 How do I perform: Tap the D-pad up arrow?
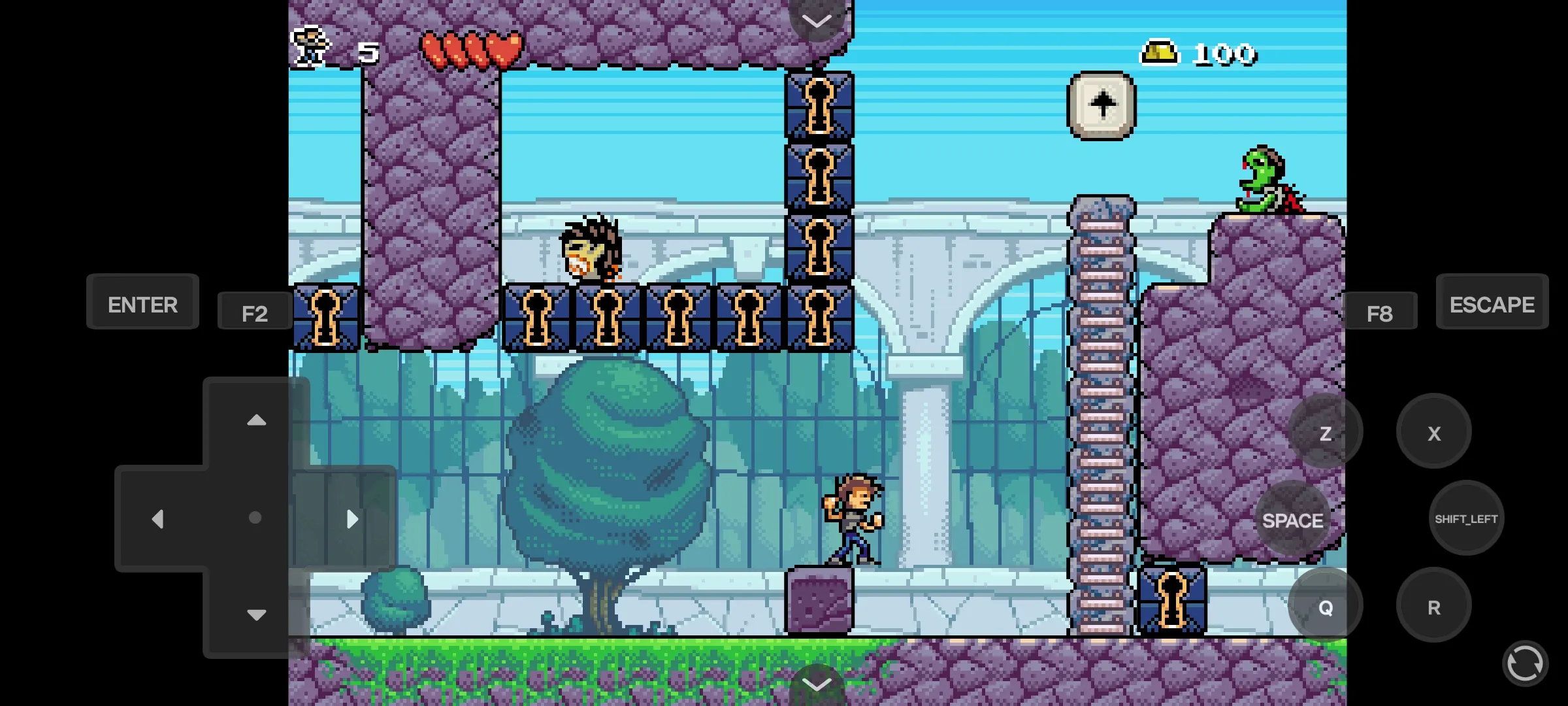(256, 420)
